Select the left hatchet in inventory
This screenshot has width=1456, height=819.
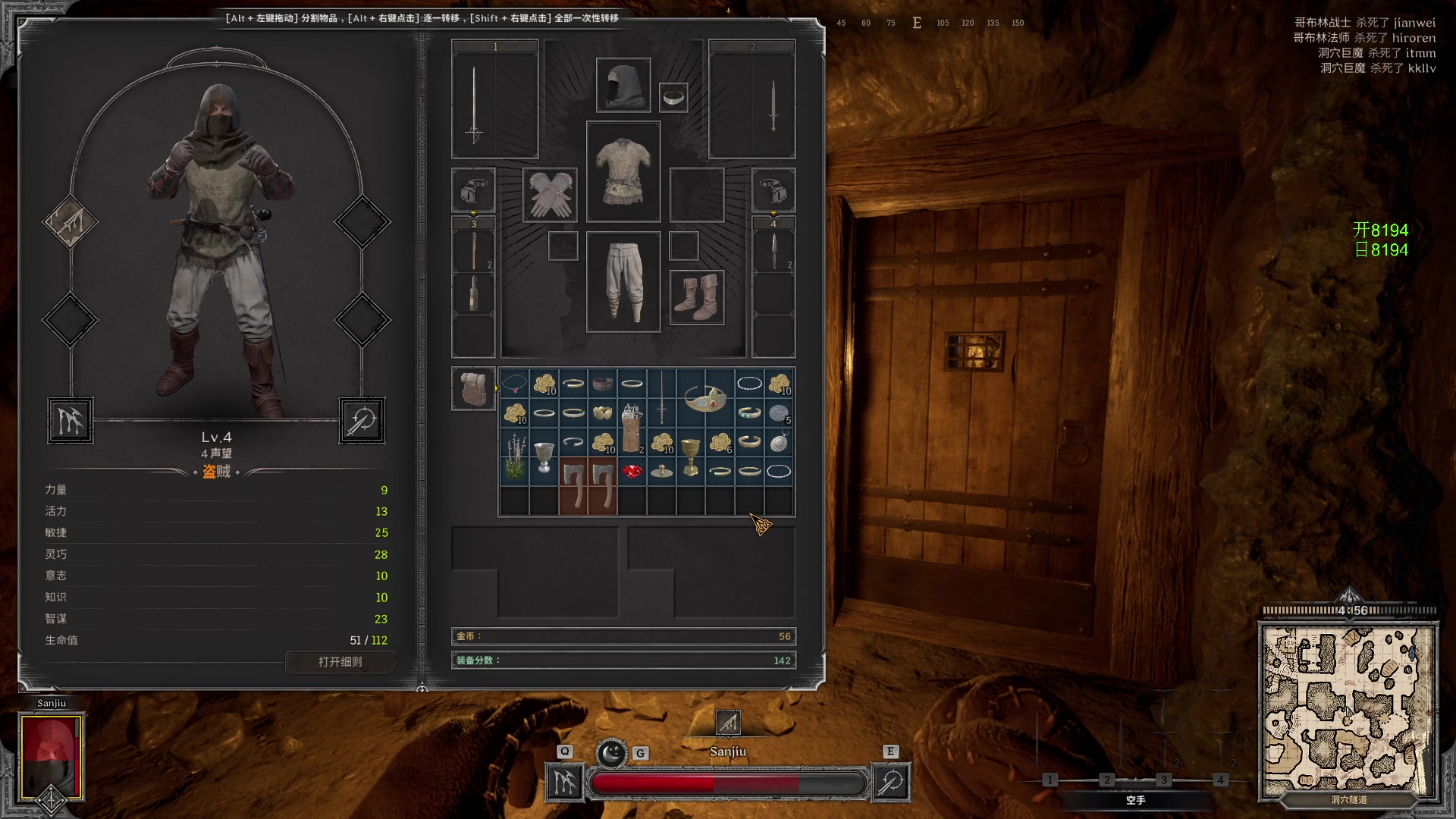tap(573, 486)
